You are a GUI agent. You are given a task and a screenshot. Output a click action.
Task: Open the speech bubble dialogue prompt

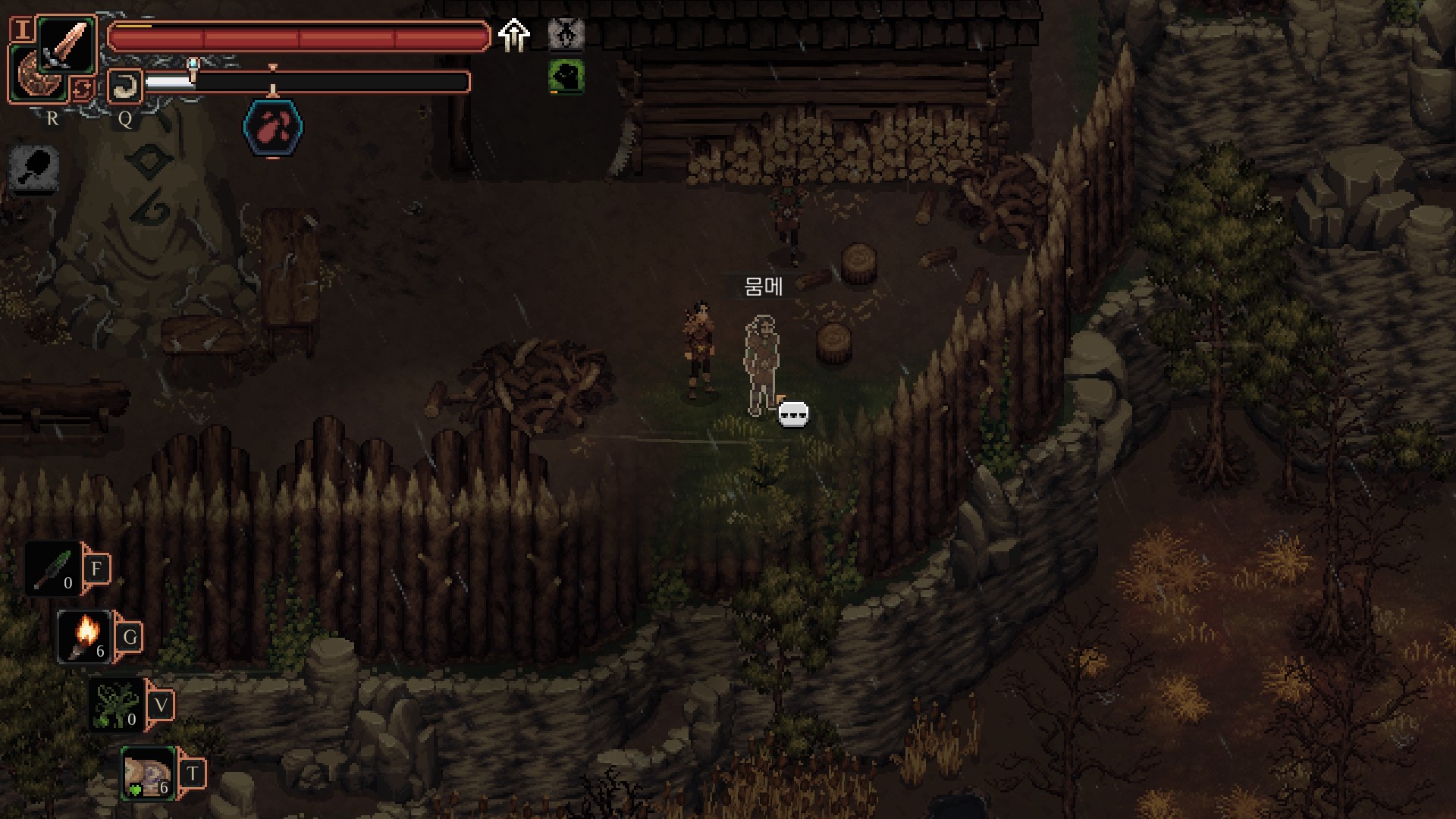coord(793,414)
